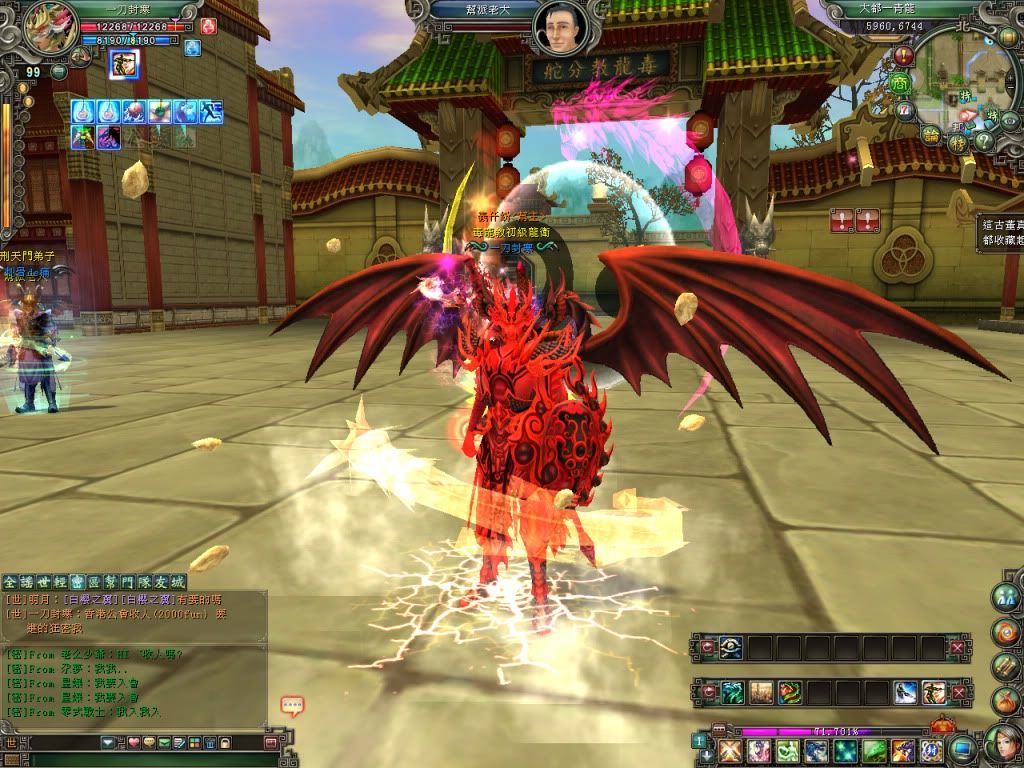This screenshot has width=1024, height=768.
Task: Activate the green serpent skill icon
Action: pyautogui.click(x=789, y=692)
